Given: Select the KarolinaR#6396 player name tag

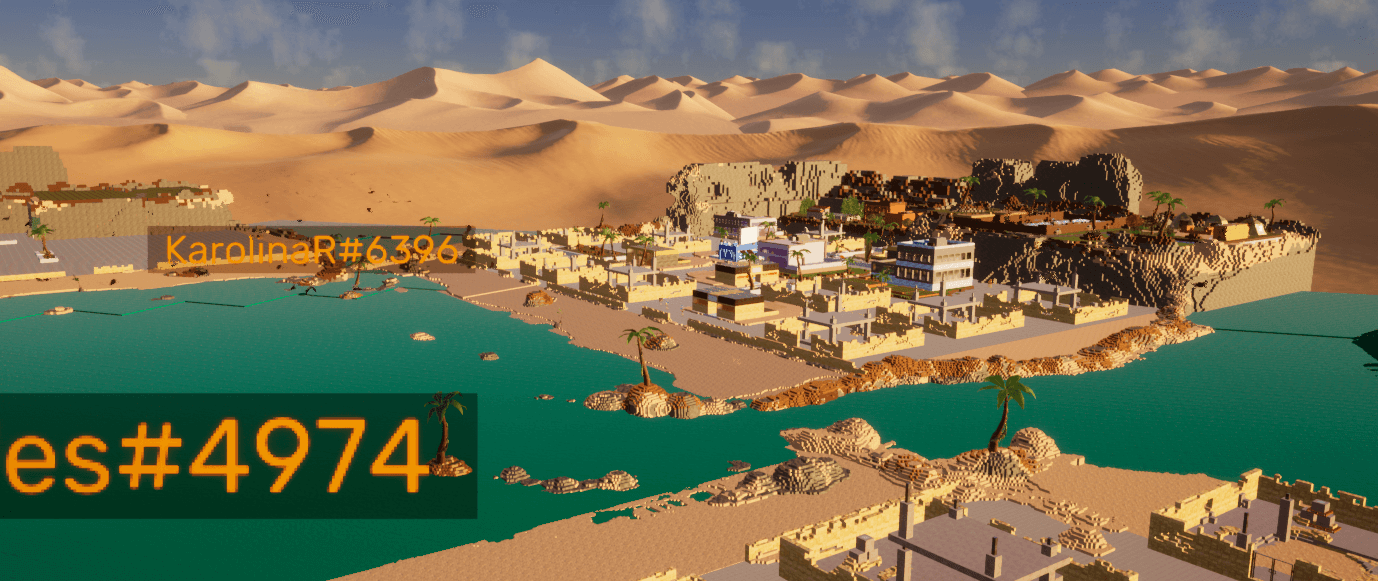Looking at the screenshot, I should (x=311, y=250).
